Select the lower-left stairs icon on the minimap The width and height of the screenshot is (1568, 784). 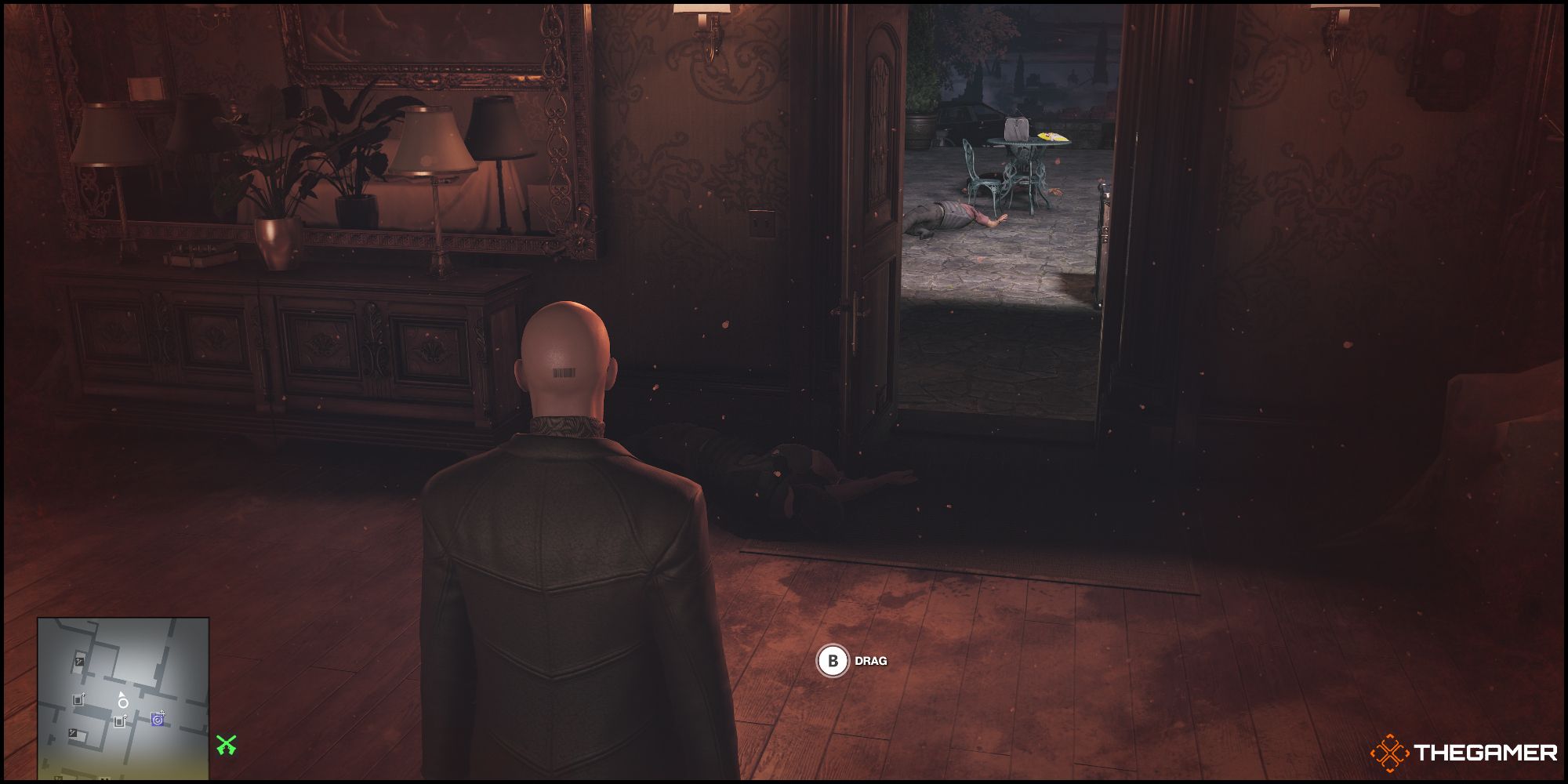pyautogui.click(x=73, y=732)
